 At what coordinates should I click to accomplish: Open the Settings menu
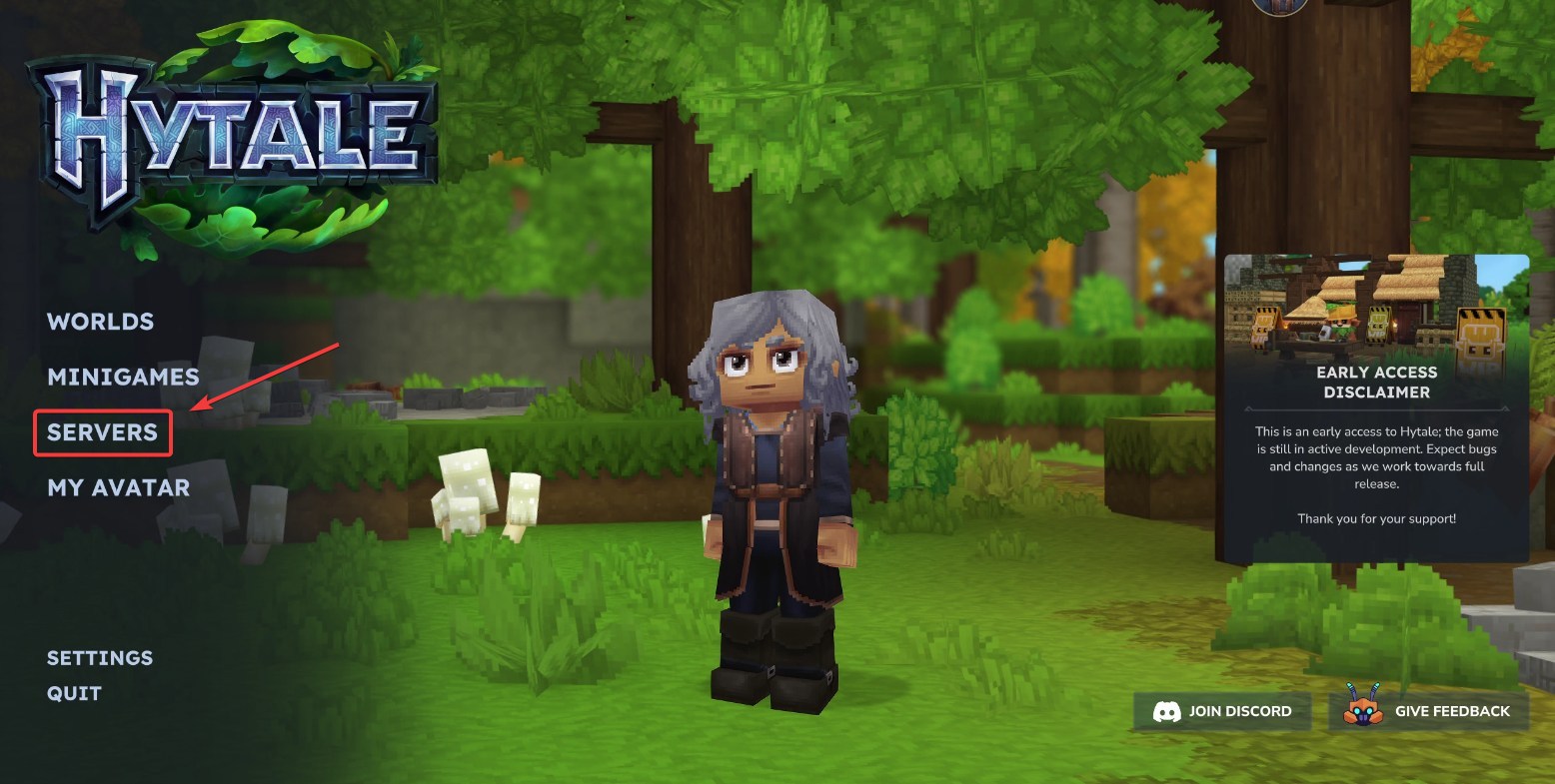pyautogui.click(x=100, y=658)
